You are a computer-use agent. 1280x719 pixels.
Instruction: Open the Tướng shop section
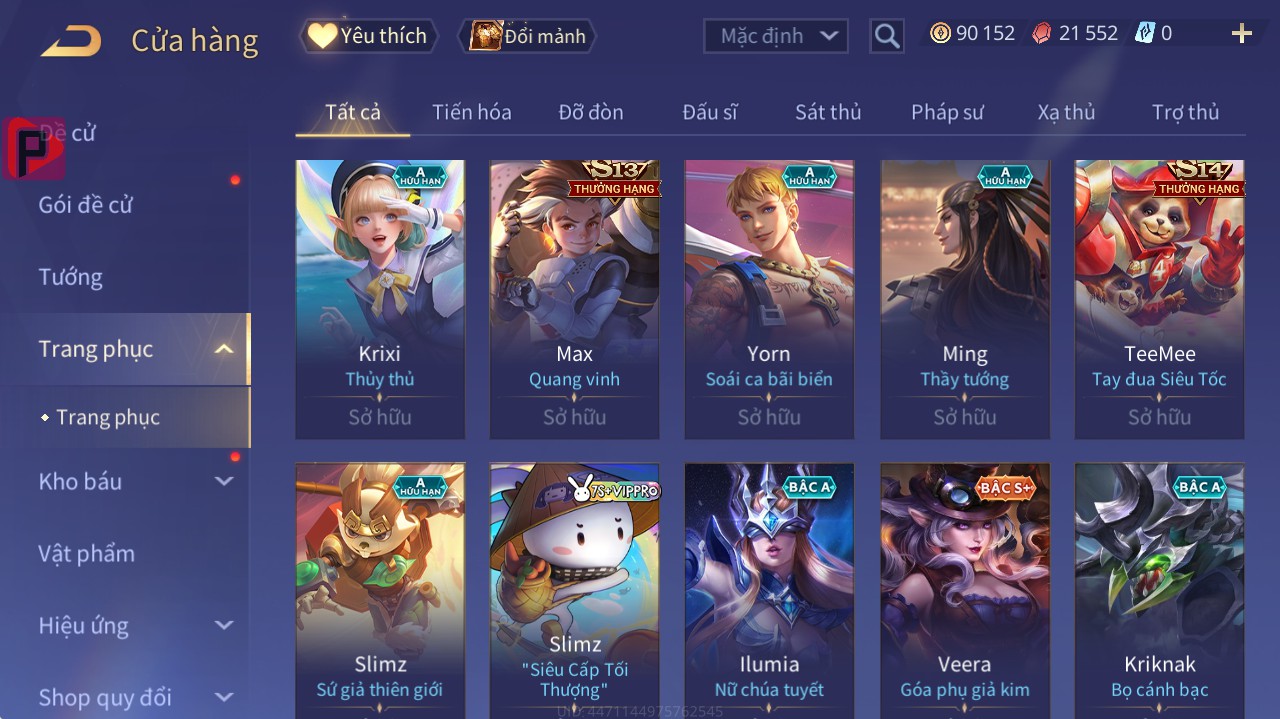(x=71, y=277)
